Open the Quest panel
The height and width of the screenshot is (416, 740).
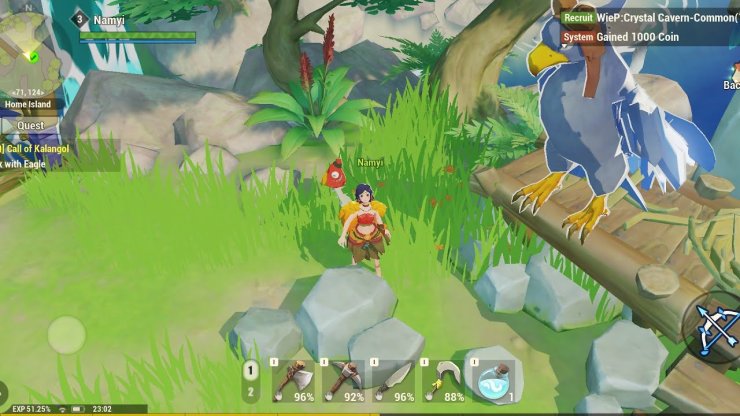[x=30, y=126]
